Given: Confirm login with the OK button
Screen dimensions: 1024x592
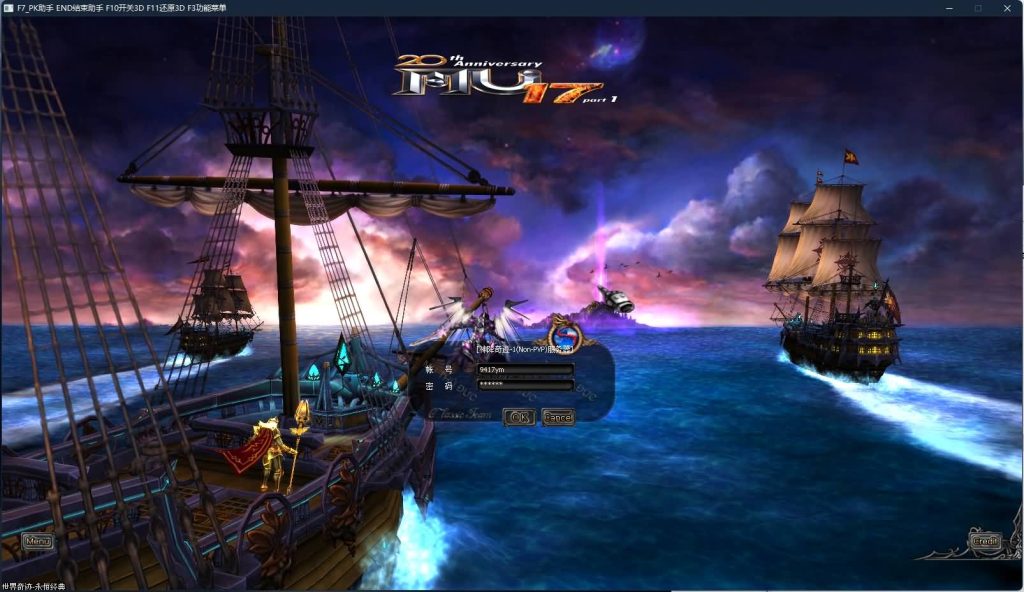Looking at the screenshot, I should 518,416.
